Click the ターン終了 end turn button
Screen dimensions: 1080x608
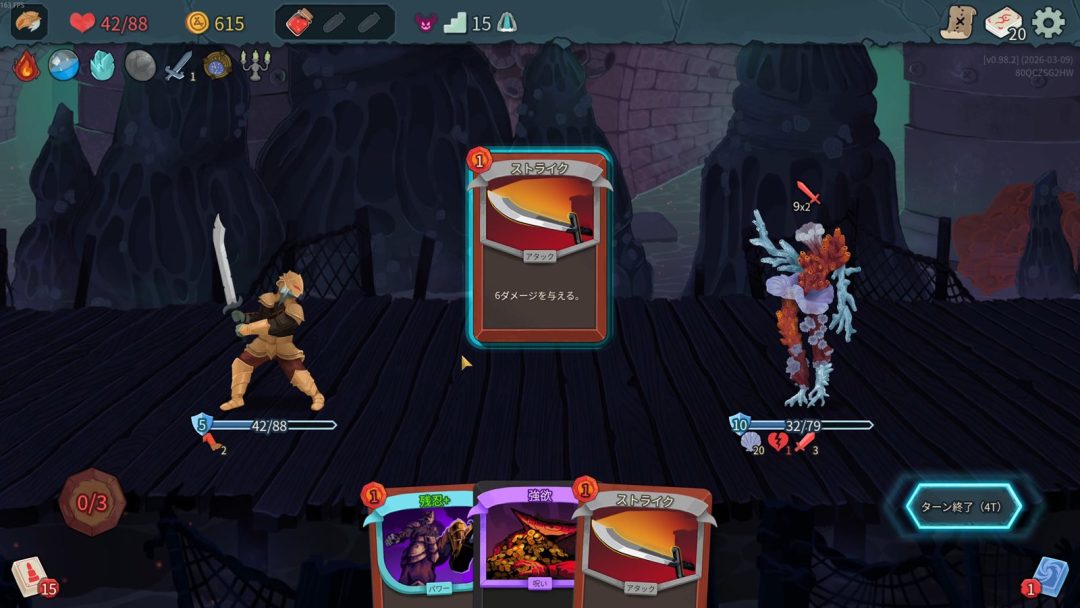pyautogui.click(x=963, y=506)
